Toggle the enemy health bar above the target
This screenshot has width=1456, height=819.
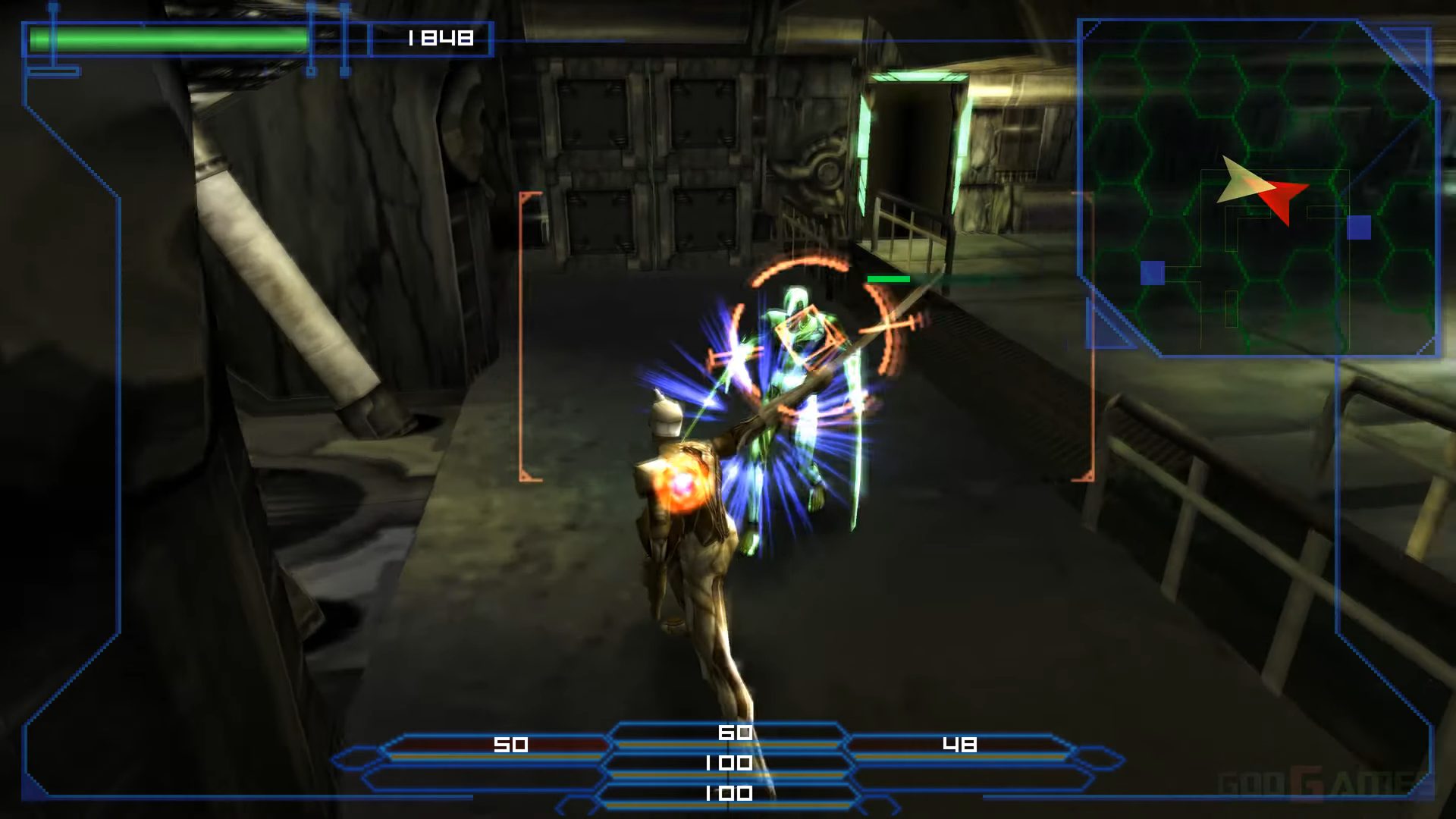[x=887, y=280]
